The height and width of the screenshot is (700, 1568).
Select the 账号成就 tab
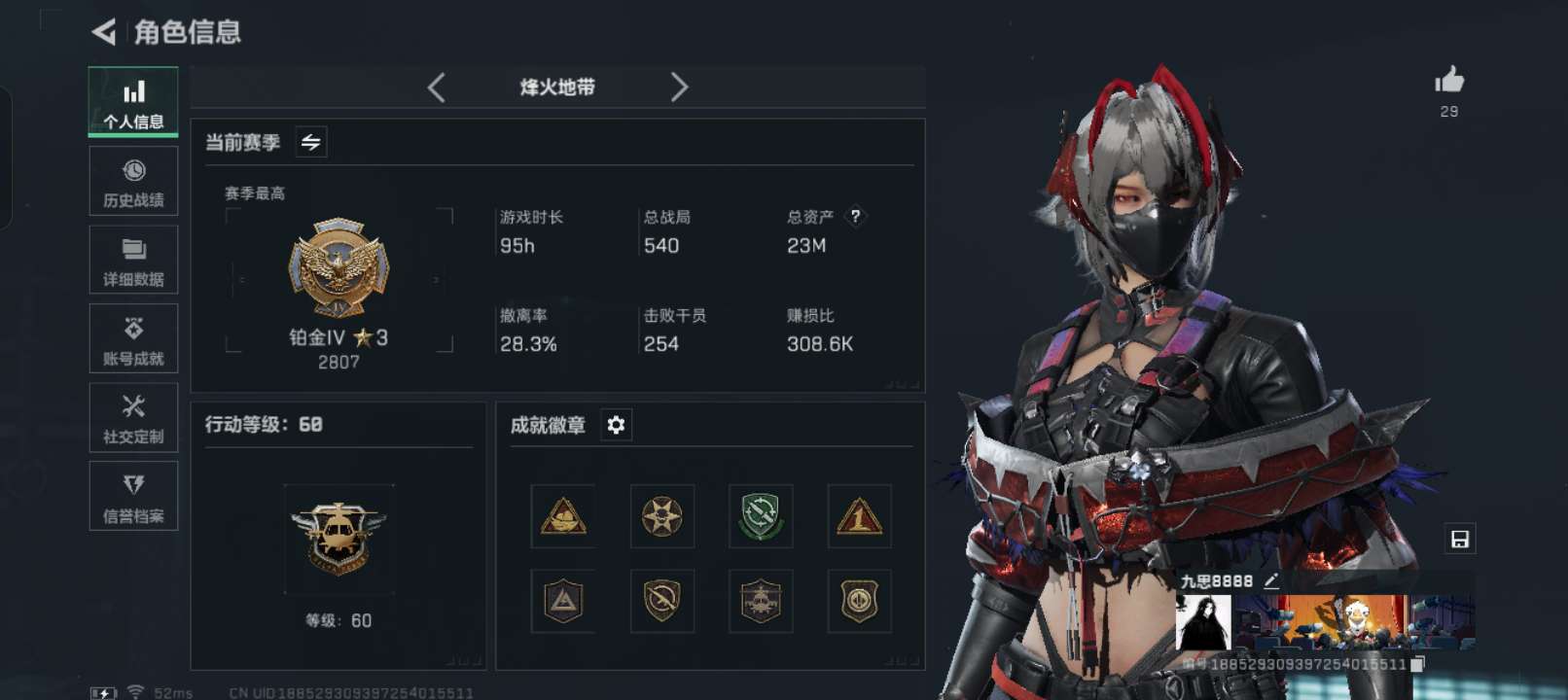pyautogui.click(x=133, y=339)
